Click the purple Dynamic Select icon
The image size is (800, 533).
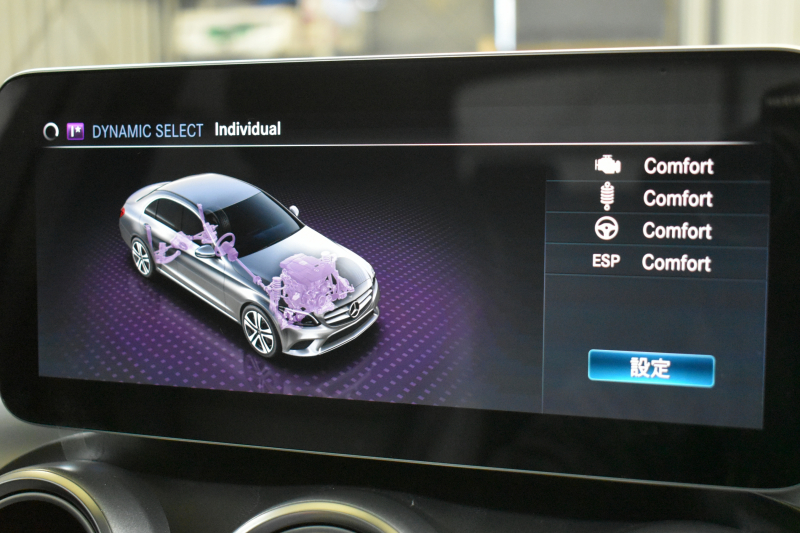tap(75, 131)
